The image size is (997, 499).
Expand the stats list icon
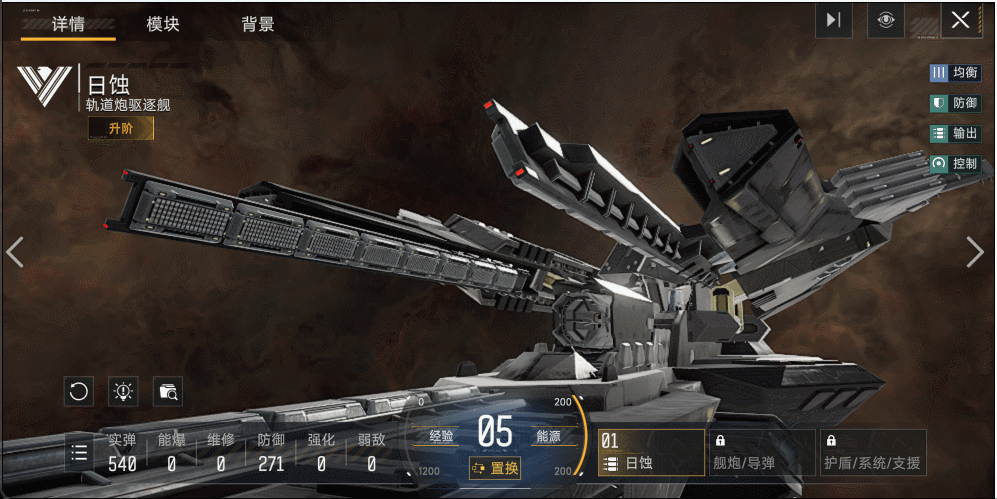click(x=80, y=453)
